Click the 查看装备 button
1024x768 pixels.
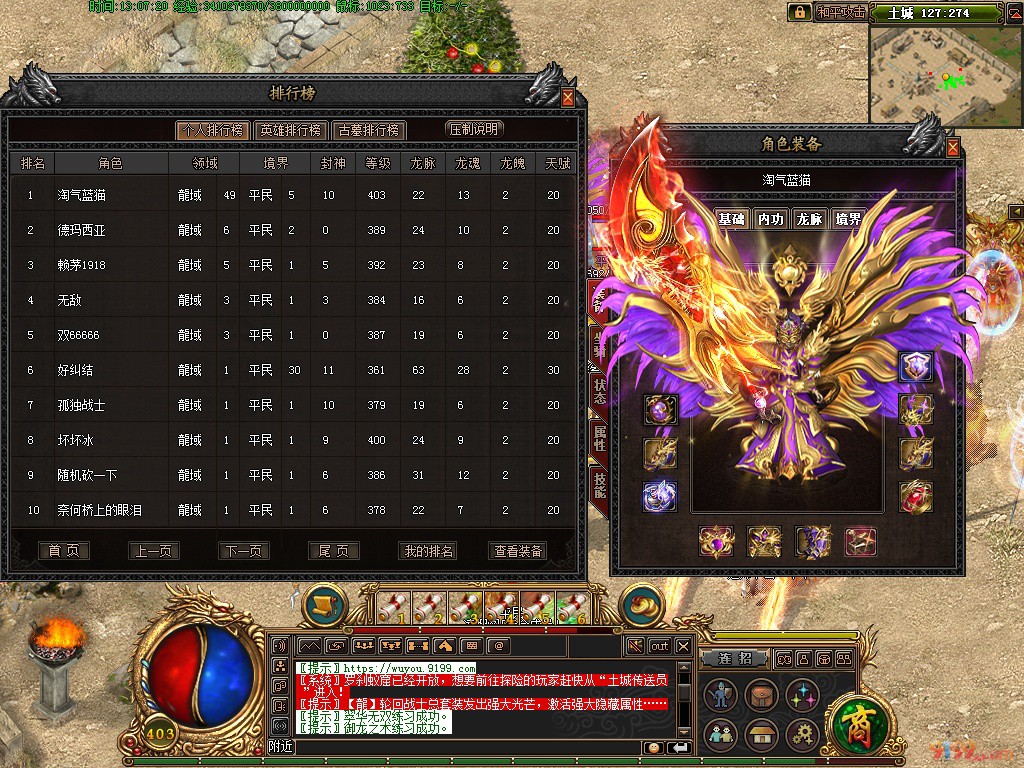click(518, 551)
